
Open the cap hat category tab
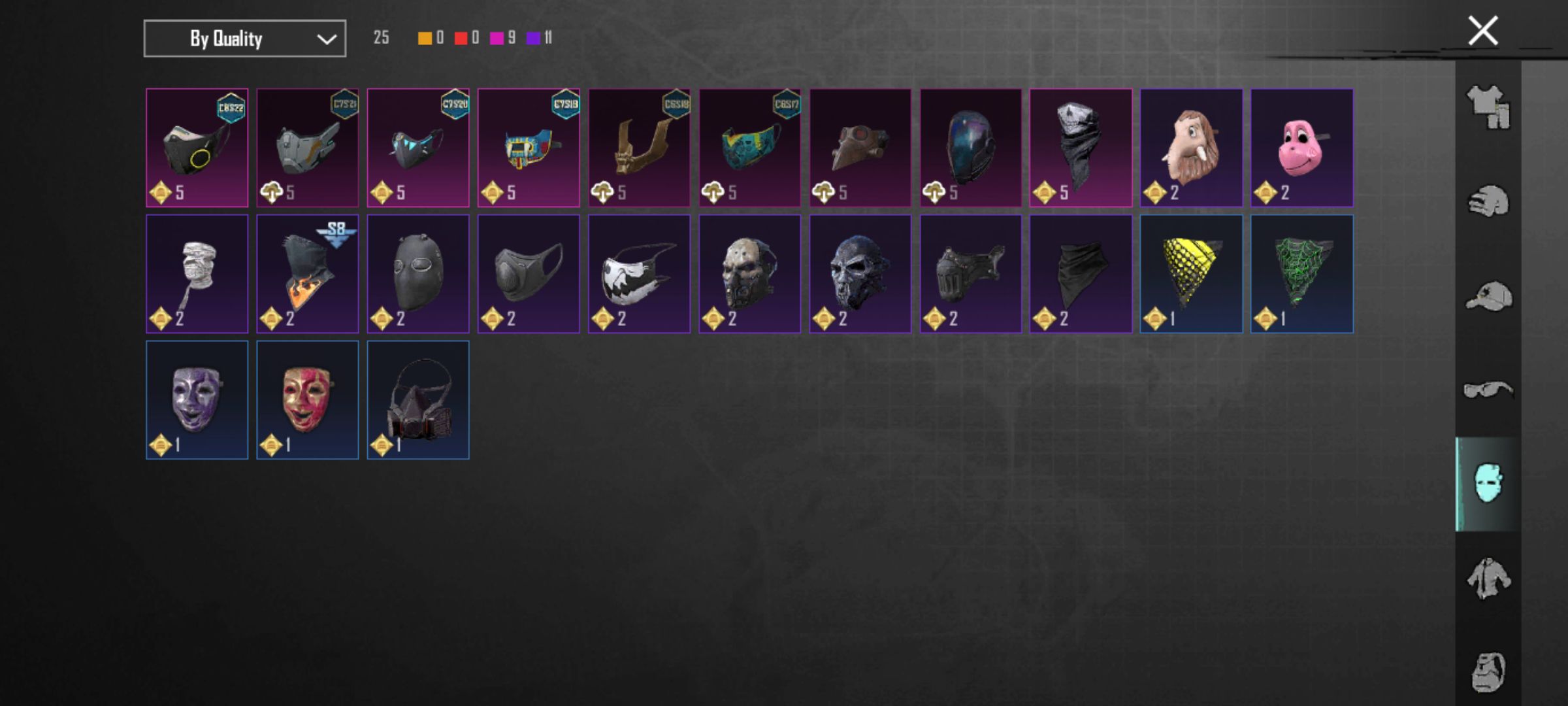click(x=1488, y=296)
